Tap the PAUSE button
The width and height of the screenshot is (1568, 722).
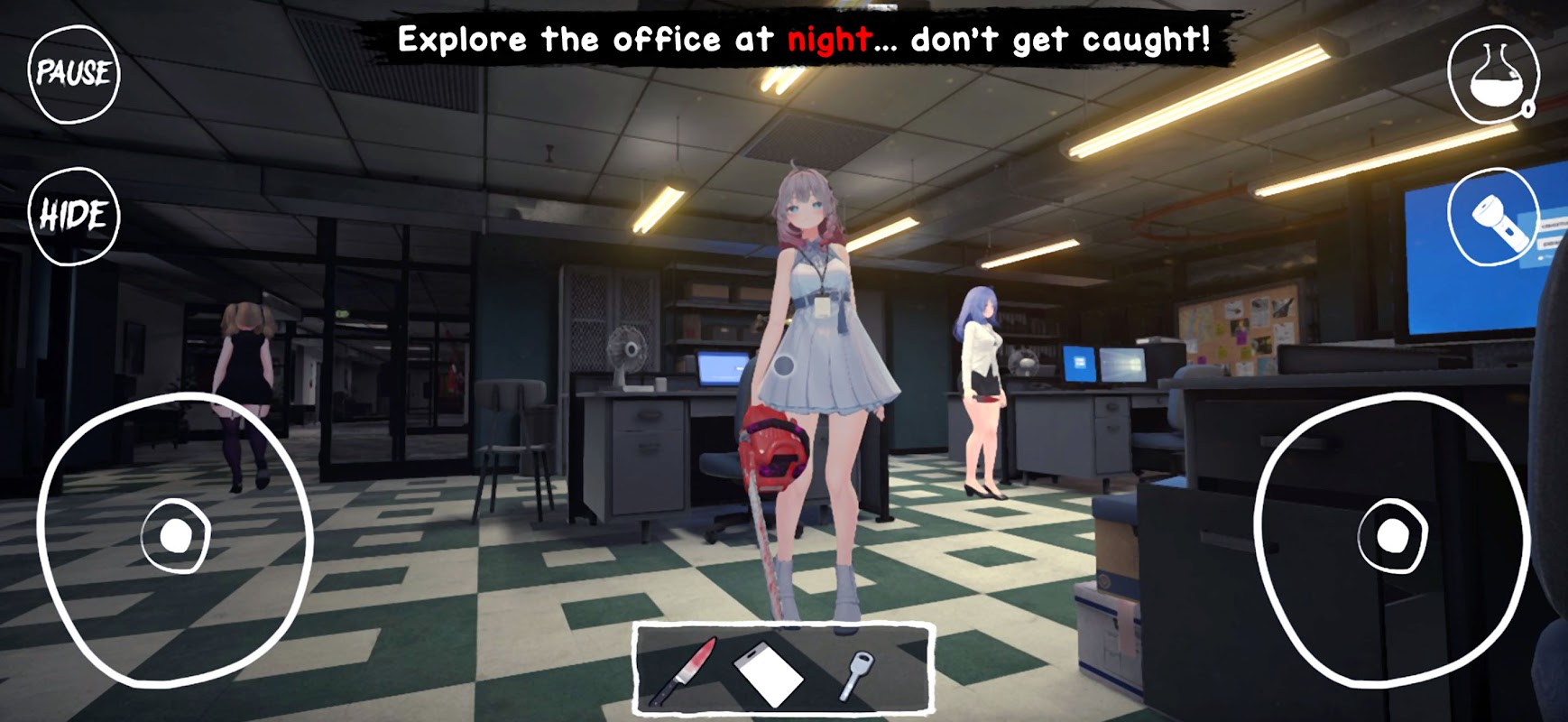click(74, 74)
